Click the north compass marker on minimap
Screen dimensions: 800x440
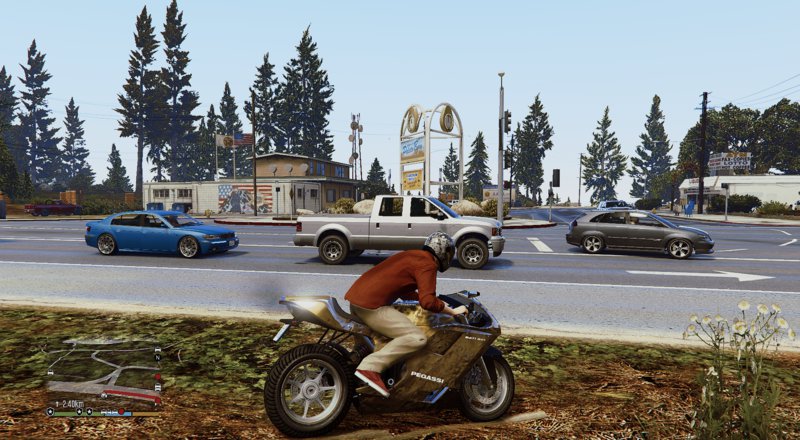tap(157, 357)
